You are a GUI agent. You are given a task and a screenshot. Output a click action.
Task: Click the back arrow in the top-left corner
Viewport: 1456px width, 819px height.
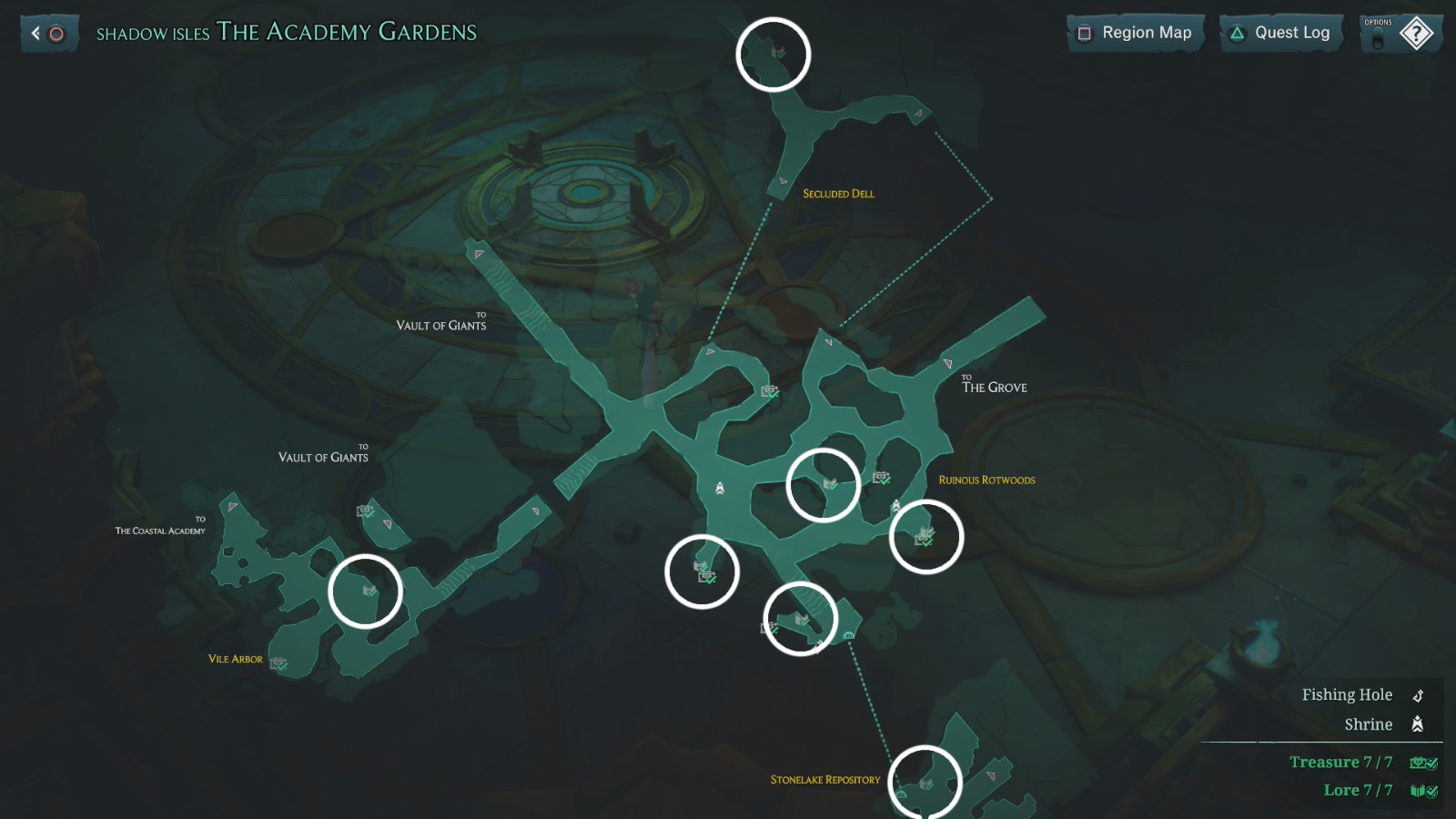pos(35,33)
